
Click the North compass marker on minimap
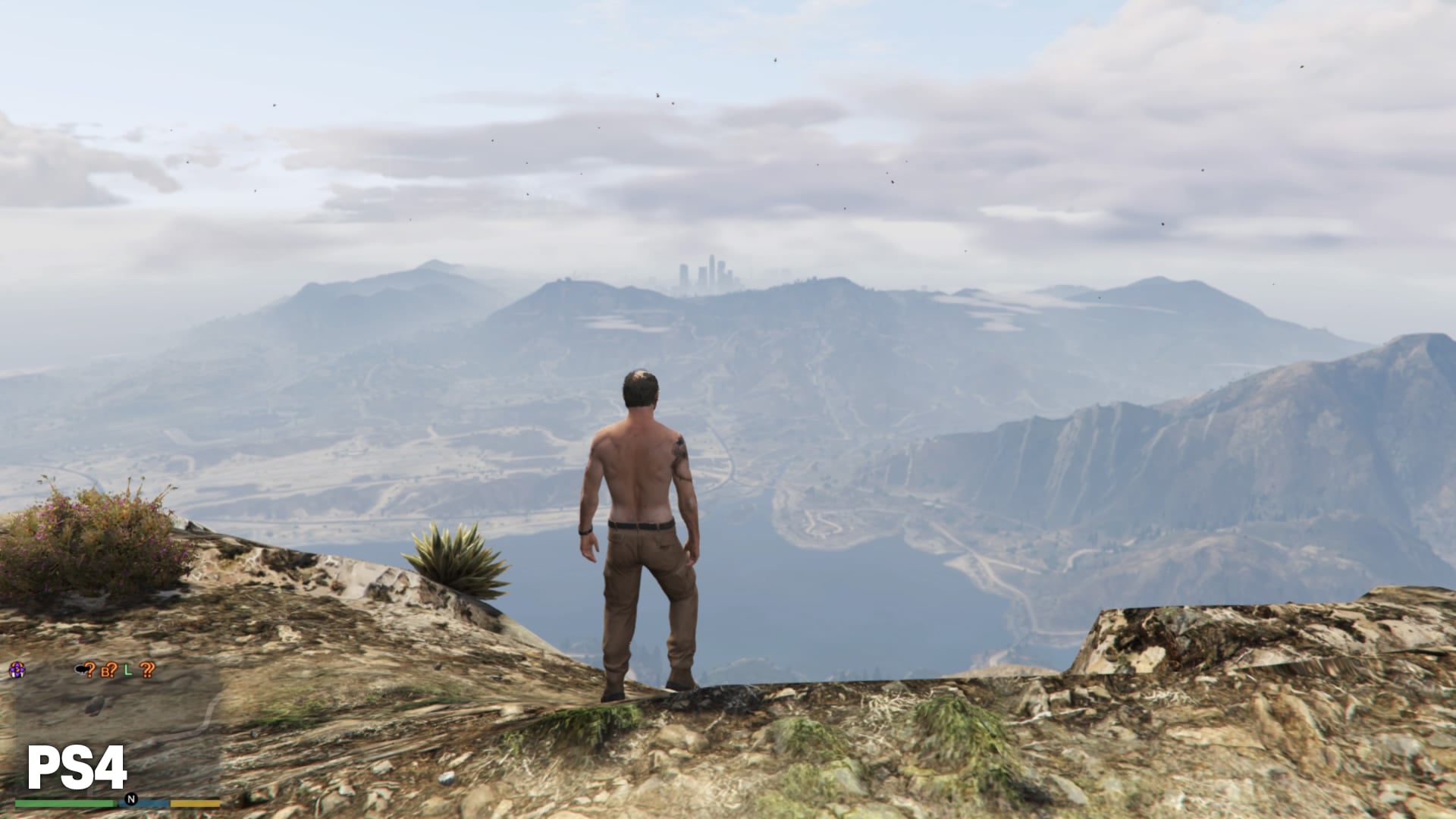131,799
